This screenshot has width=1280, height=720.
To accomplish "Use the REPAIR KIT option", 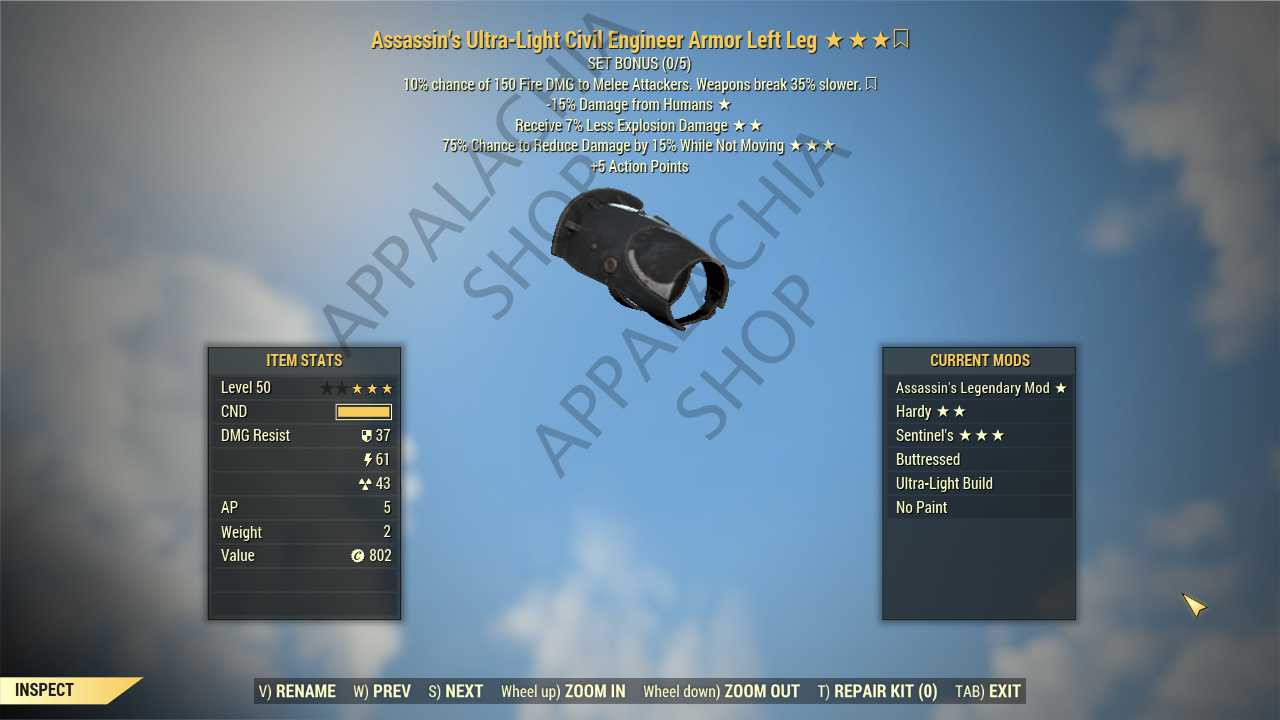I will [x=877, y=691].
